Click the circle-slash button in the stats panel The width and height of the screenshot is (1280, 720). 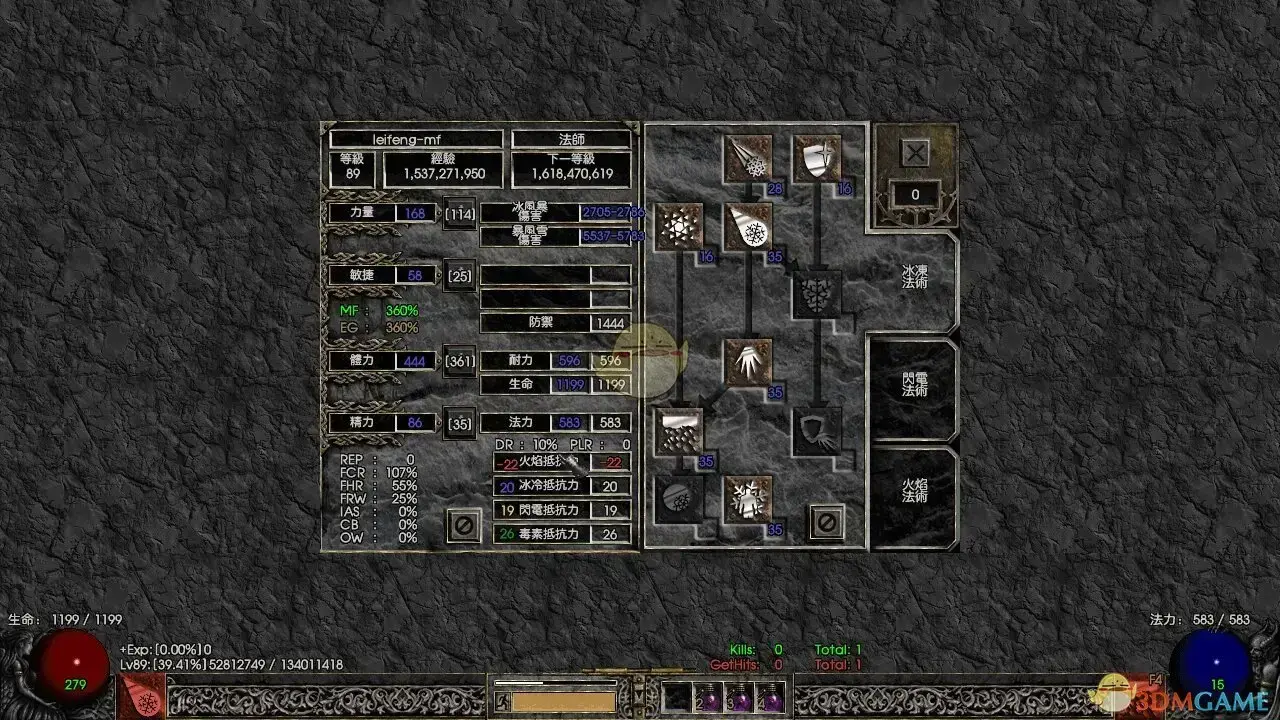point(463,524)
